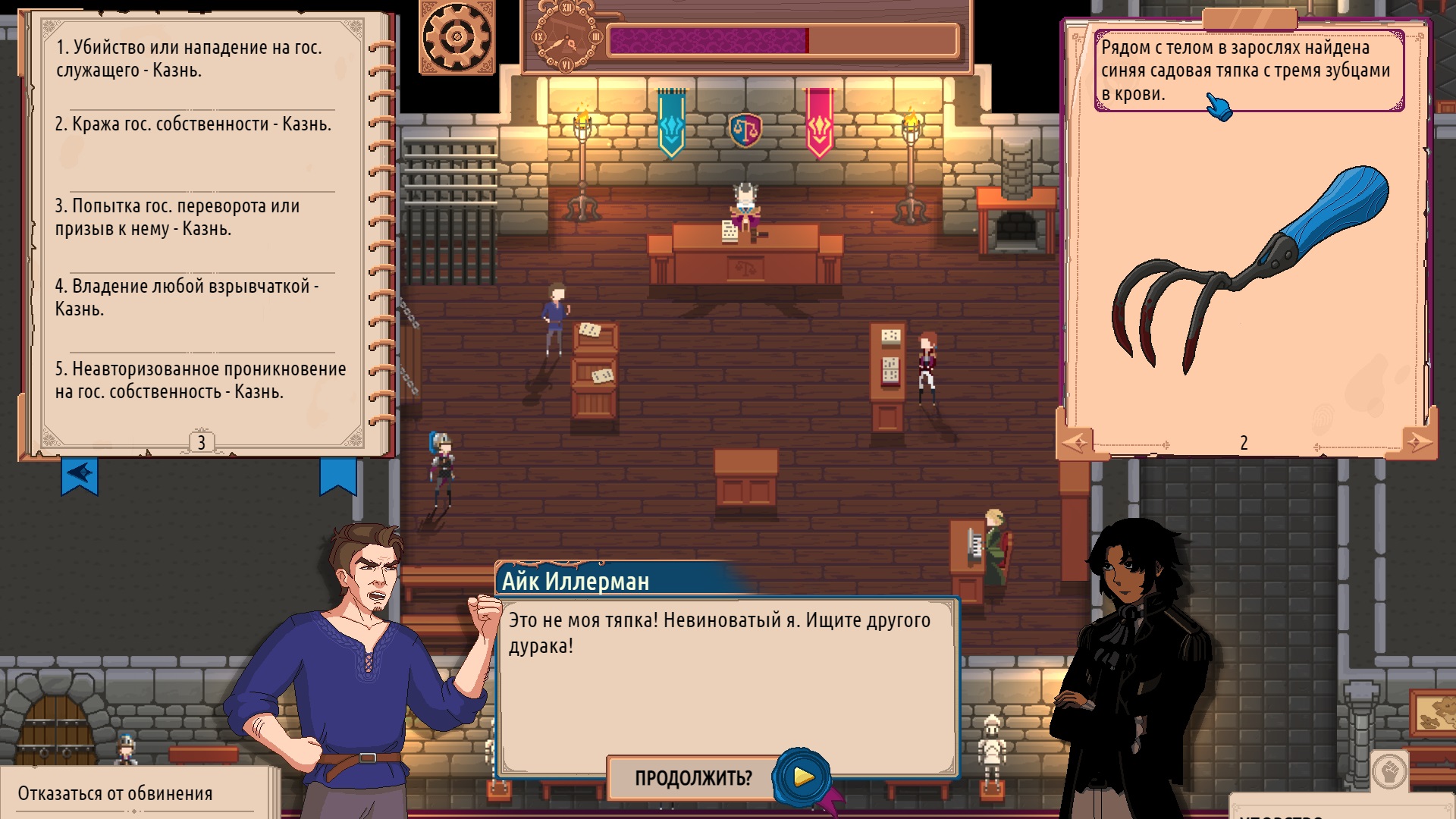
Task: Select law 2 'Кража гос. собственности'
Action: [193, 124]
